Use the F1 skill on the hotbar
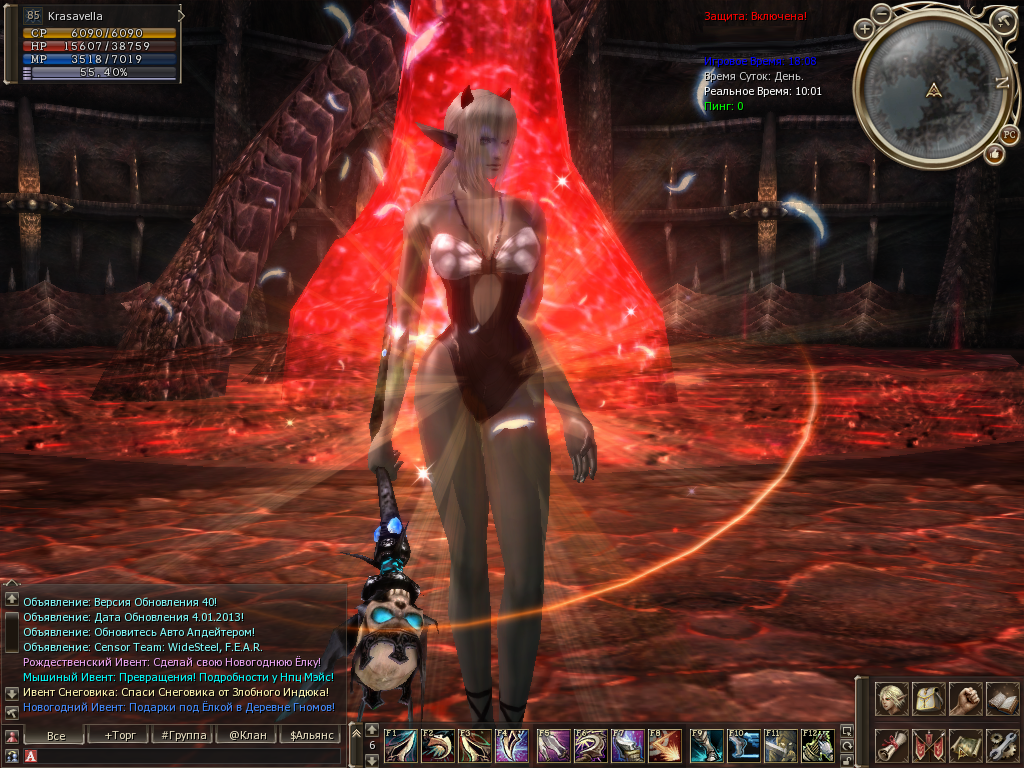The width and height of the screenshot is (1024, 768). (x=401, y=746)
